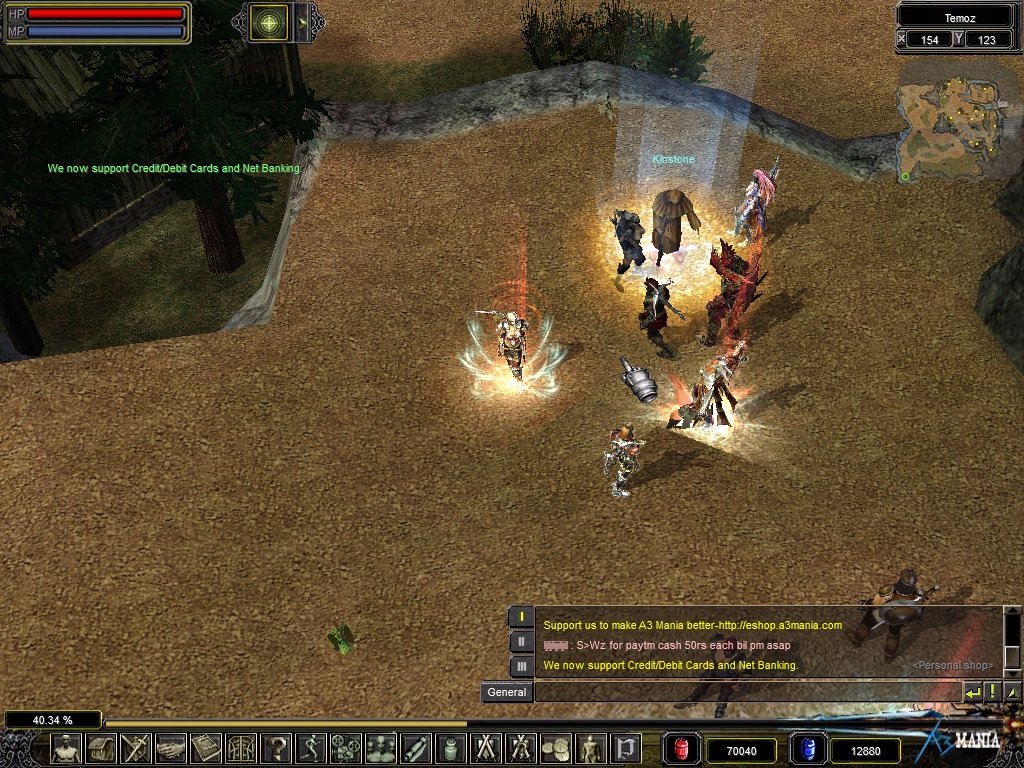Send chat with the enter arrow button
This screenshot has height=768, width=1024.
click(x=971, y=692)
